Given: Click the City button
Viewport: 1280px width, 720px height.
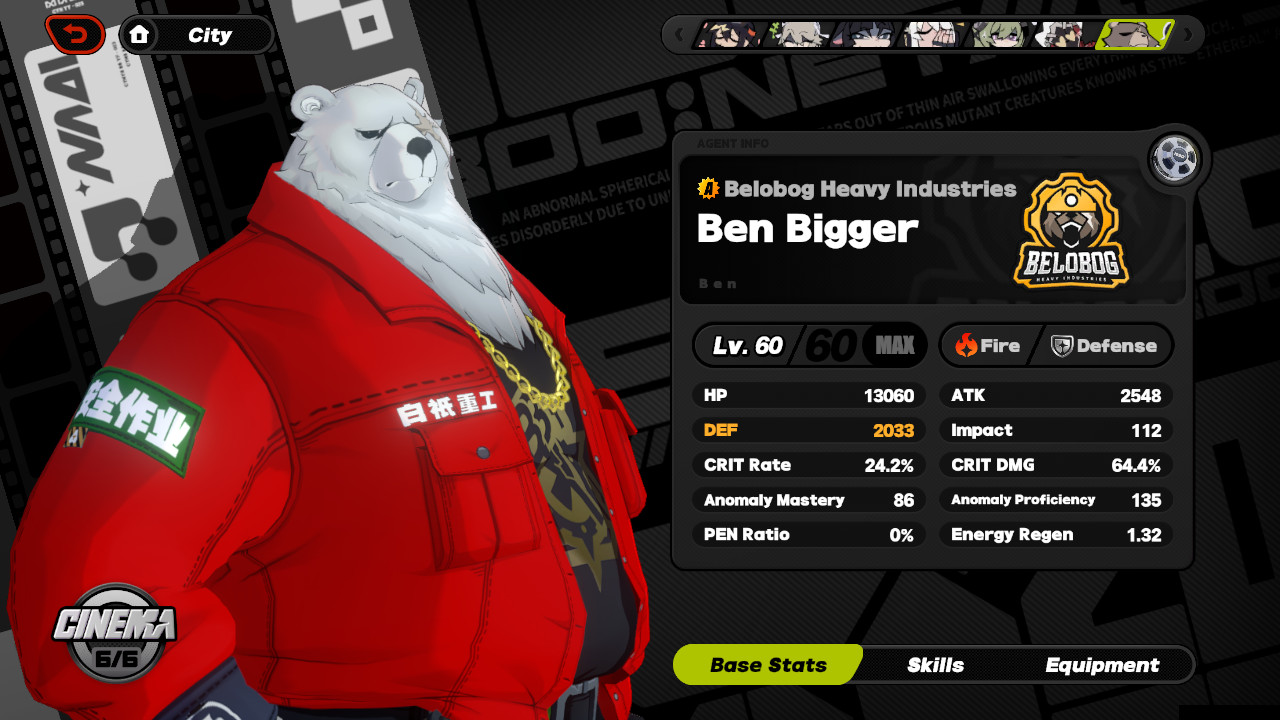Looking at the screenshot, I should coord(210,34).
